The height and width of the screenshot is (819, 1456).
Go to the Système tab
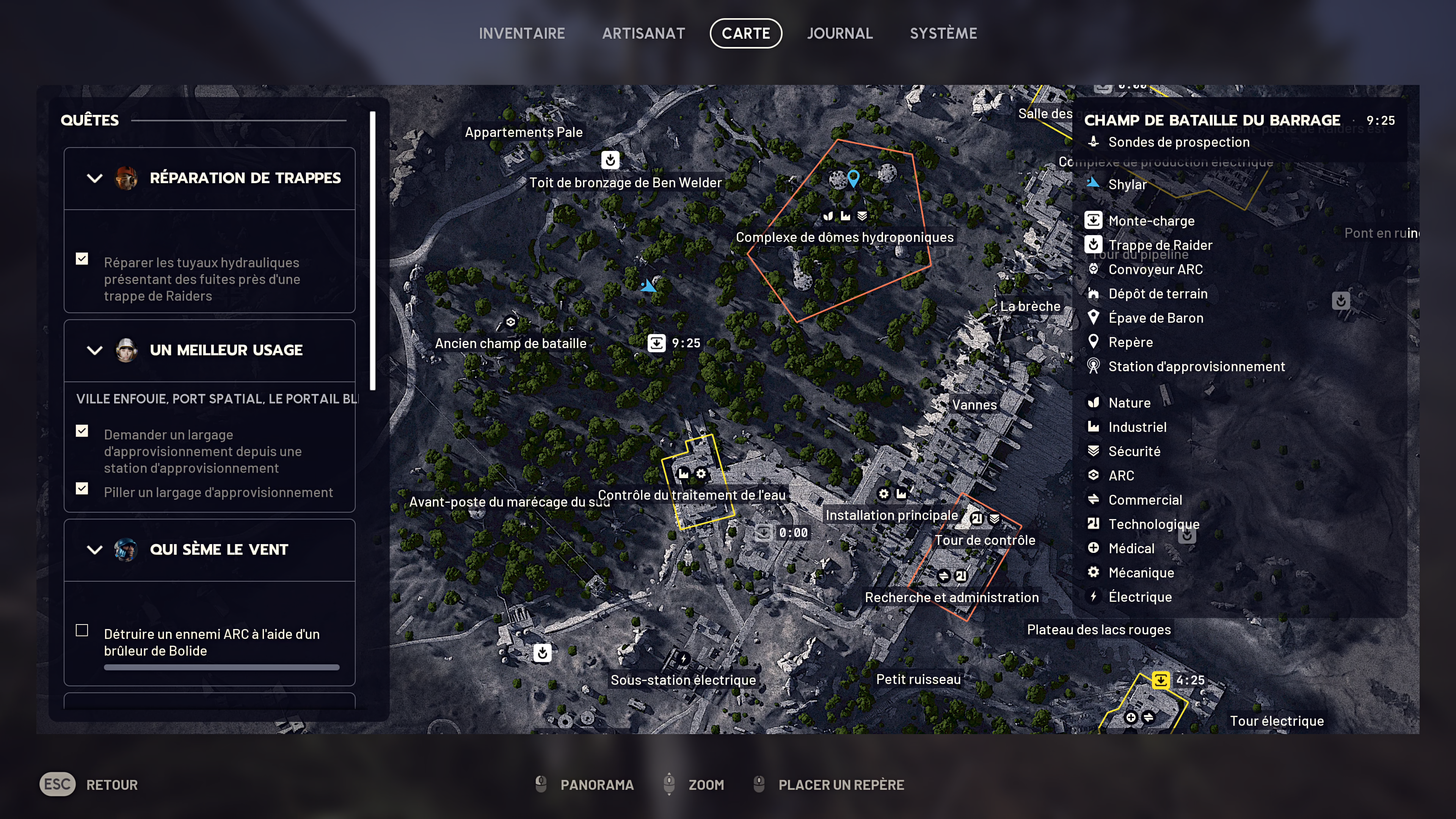pyautogui.click(x=943, y=33)
